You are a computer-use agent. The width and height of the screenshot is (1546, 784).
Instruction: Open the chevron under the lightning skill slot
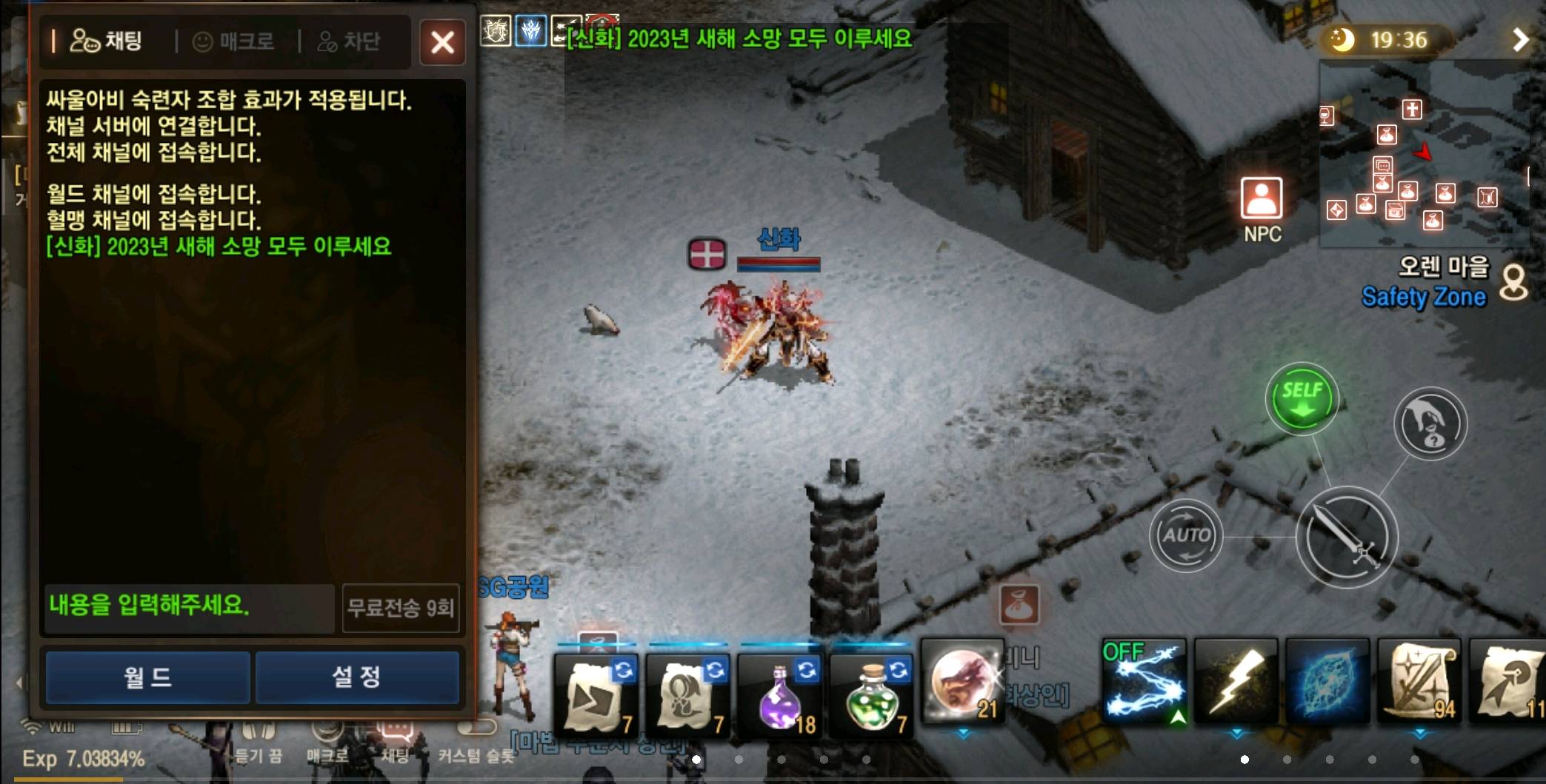(x=1238, y=732)
